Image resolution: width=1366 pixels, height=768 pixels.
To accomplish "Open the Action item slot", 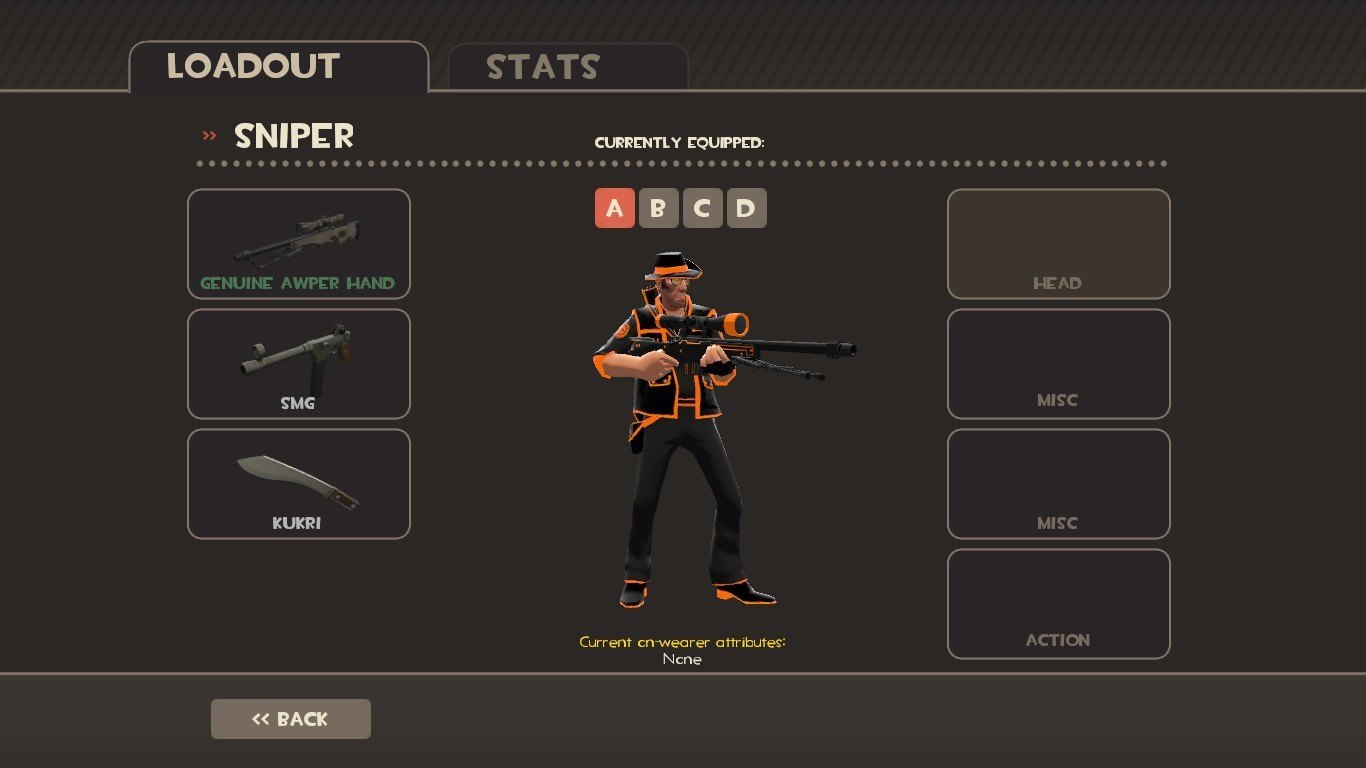I will tap(1058, 604).
